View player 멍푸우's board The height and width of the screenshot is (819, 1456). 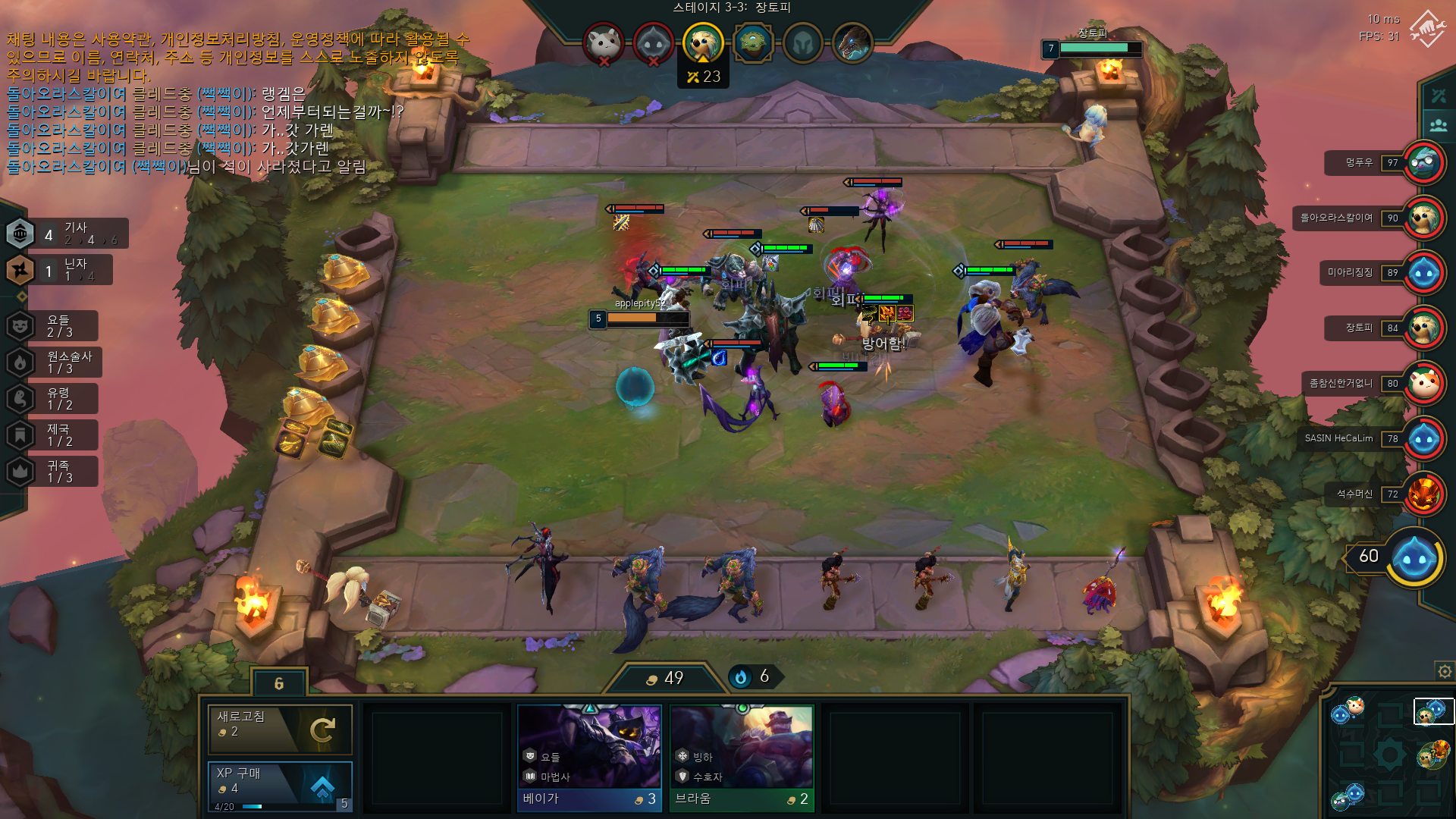1423,162
